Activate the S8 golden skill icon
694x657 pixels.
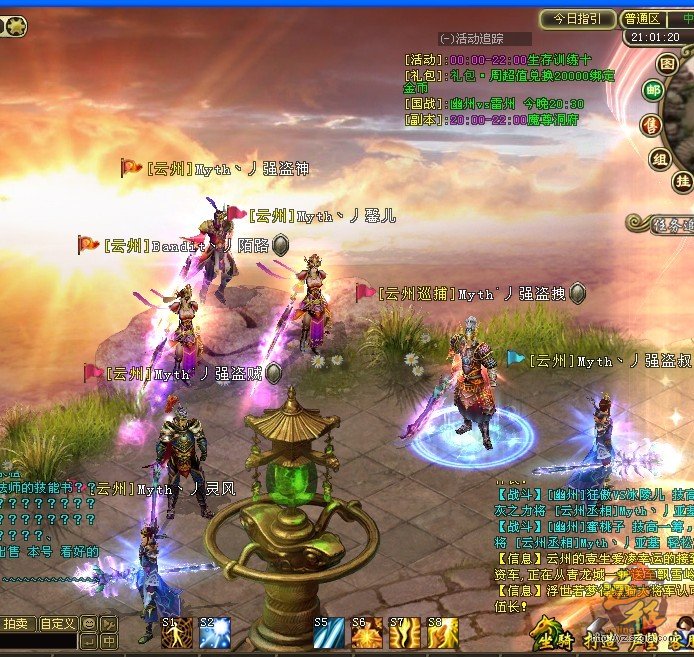point(442,633)
